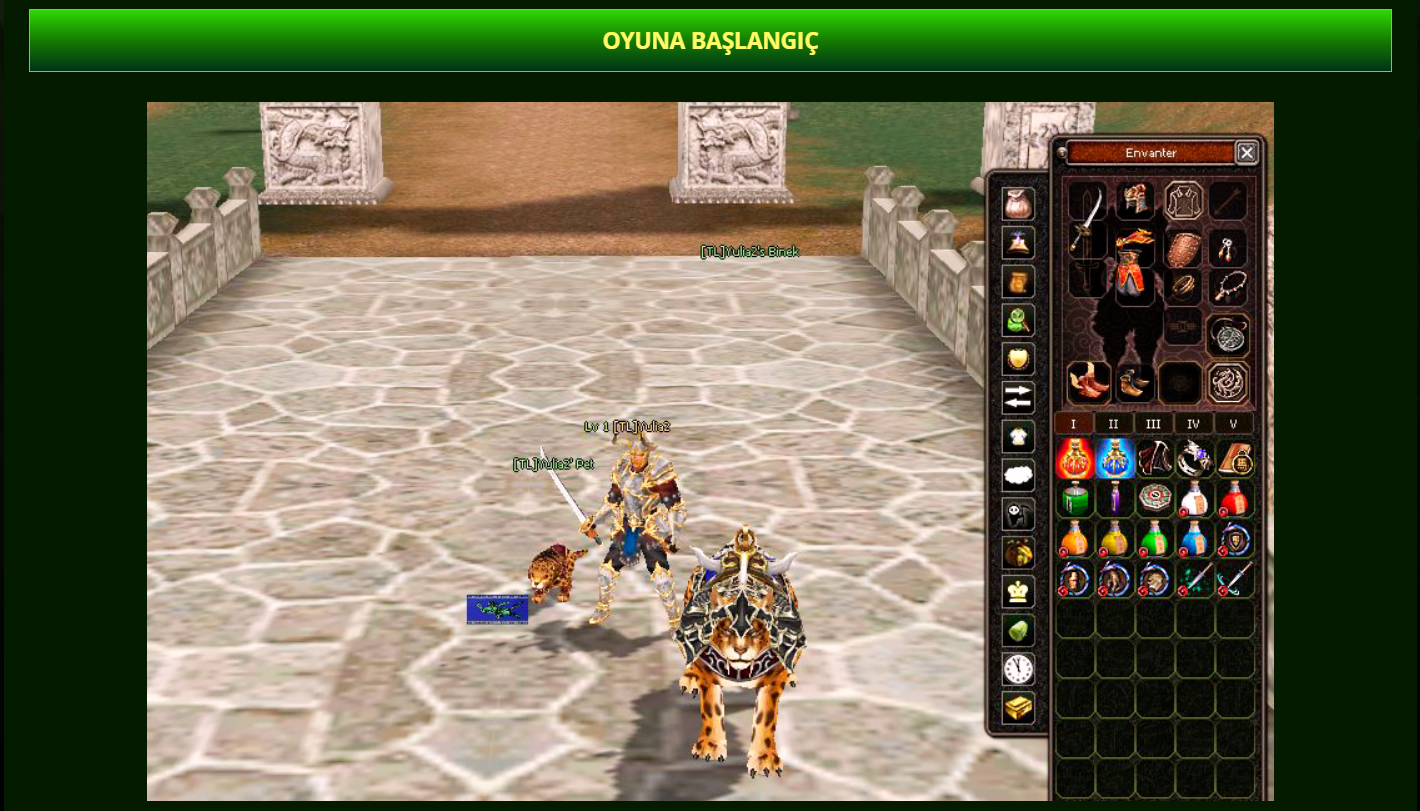Show inventory page V
This screenshot has height=811, width=1420.
click(1233, 424)
